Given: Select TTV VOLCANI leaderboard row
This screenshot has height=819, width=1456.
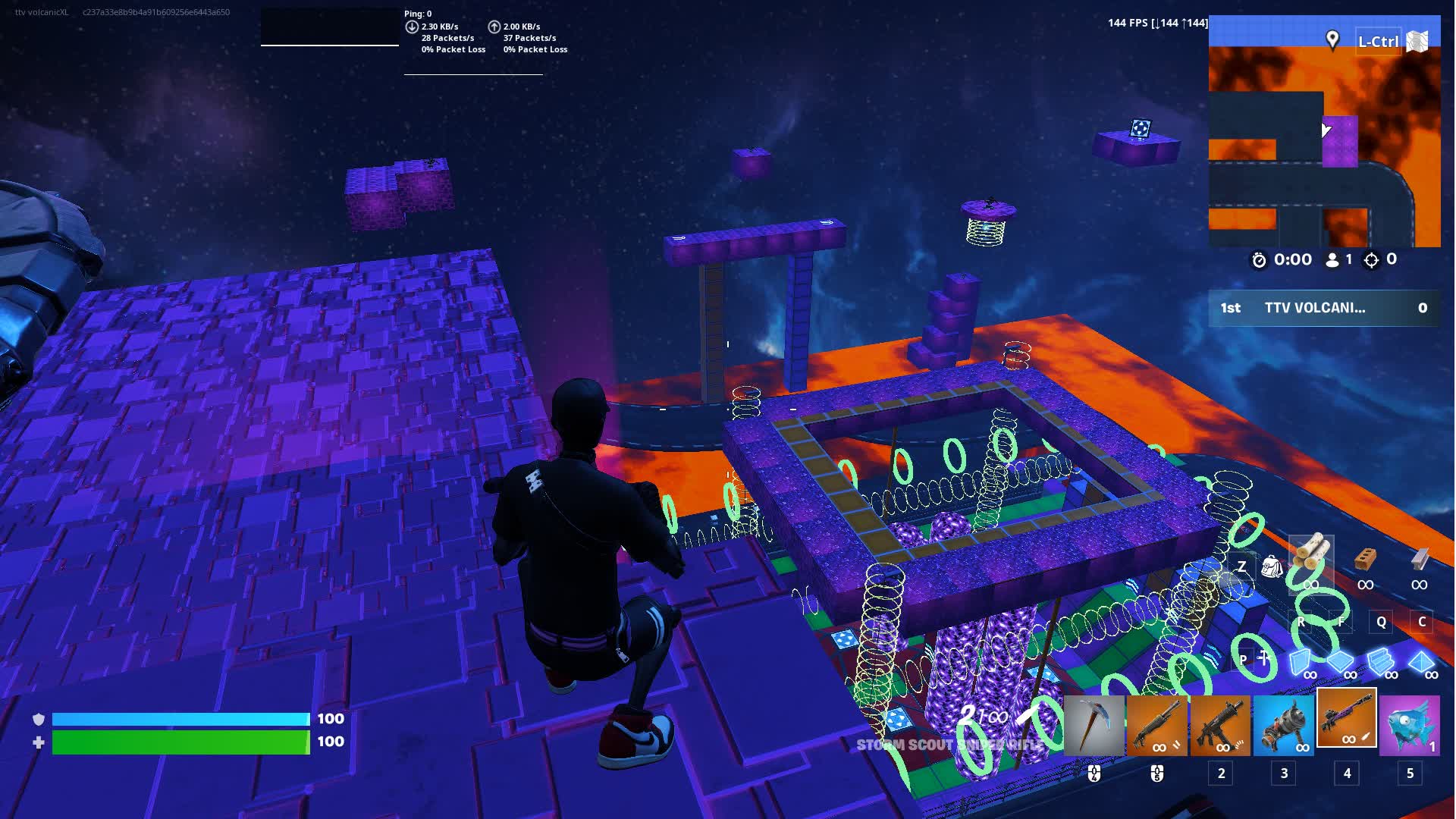Looking at the screenshot, I should coord(1323,308).
